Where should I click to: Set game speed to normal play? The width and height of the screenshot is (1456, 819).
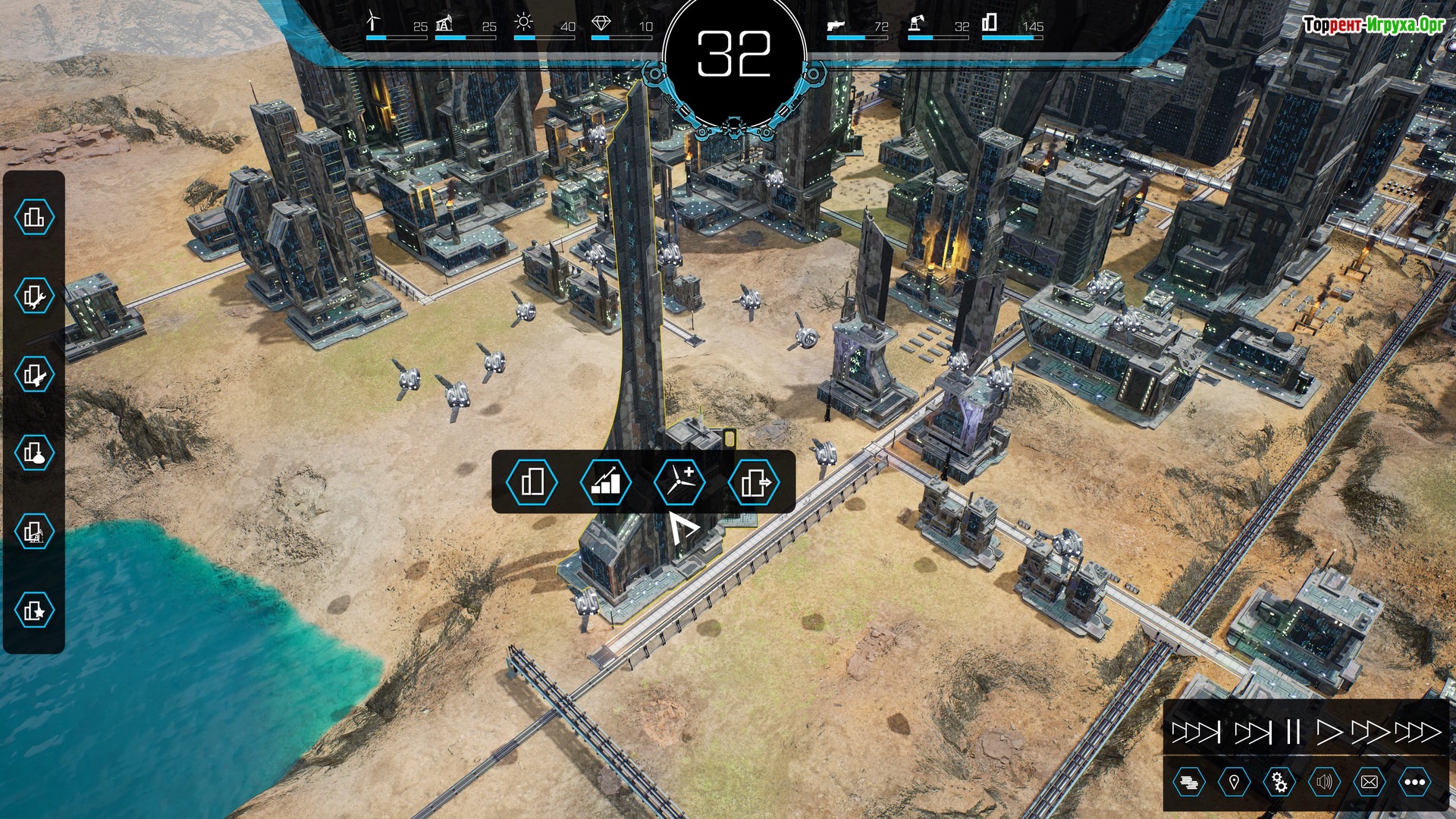click(1328, 732)
